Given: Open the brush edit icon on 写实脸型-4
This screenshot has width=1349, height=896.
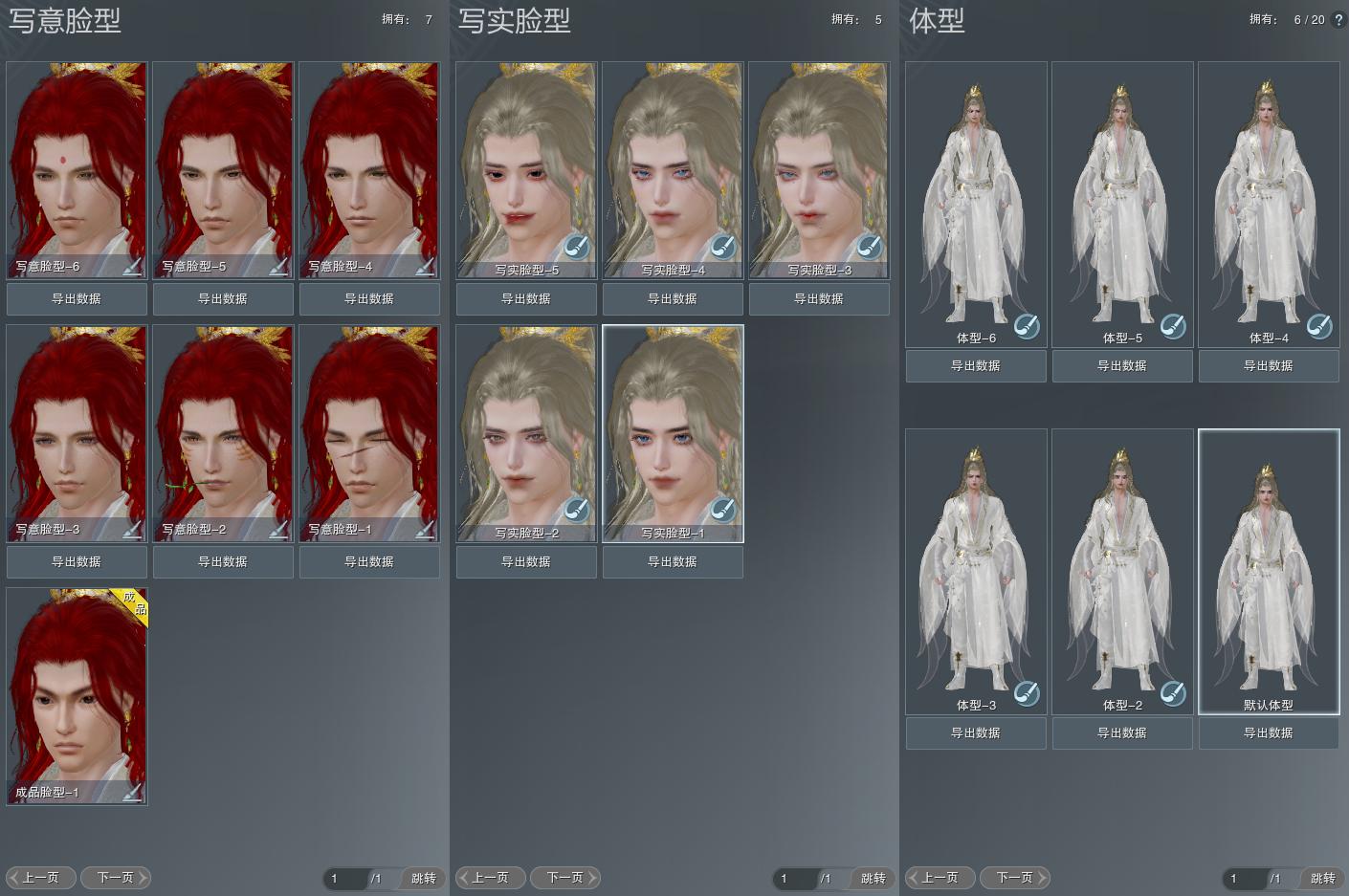Looking at the screenshot, I should pyautogui.click(x=722, y=247).
